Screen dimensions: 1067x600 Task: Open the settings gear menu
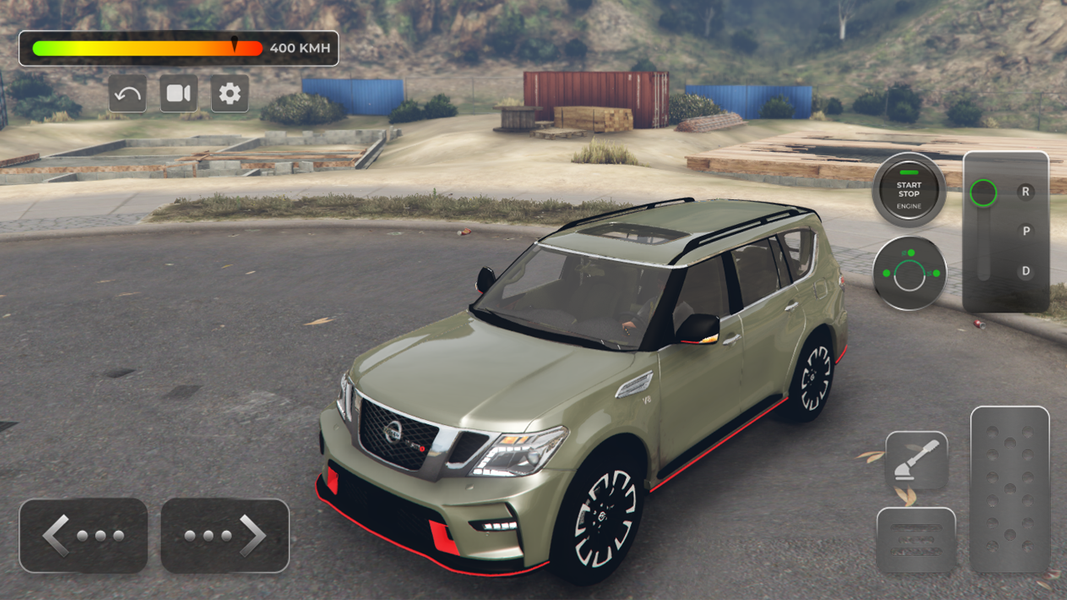tap(230, 94)
